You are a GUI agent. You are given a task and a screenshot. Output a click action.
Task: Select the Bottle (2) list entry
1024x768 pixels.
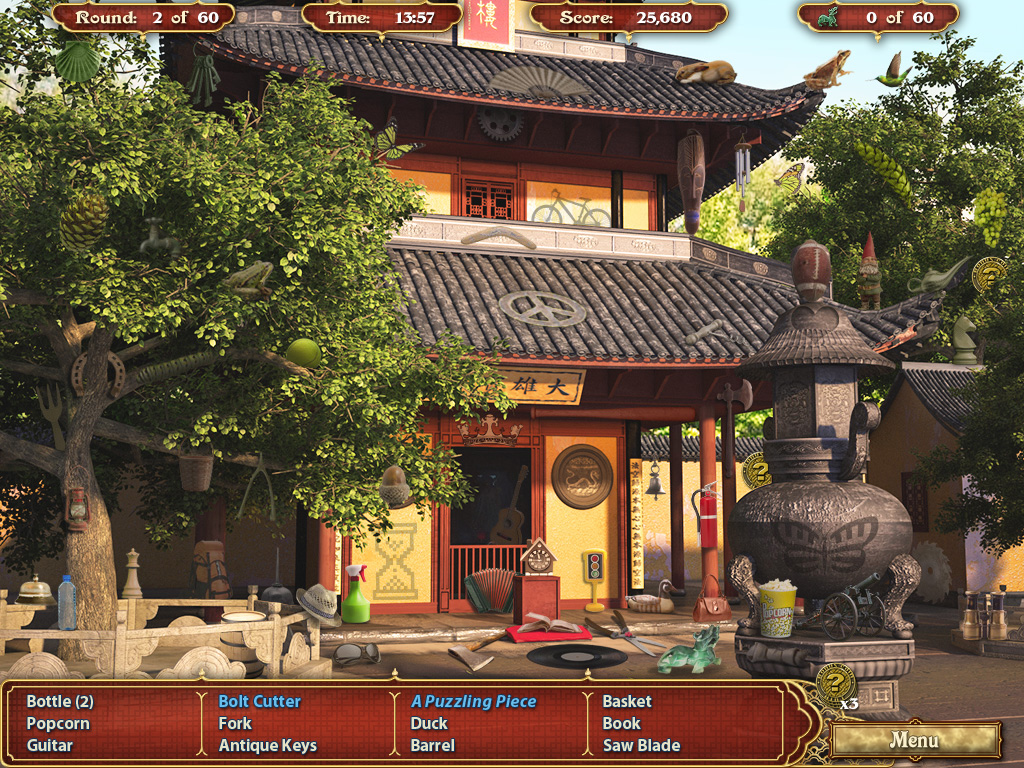click(60, 701)
